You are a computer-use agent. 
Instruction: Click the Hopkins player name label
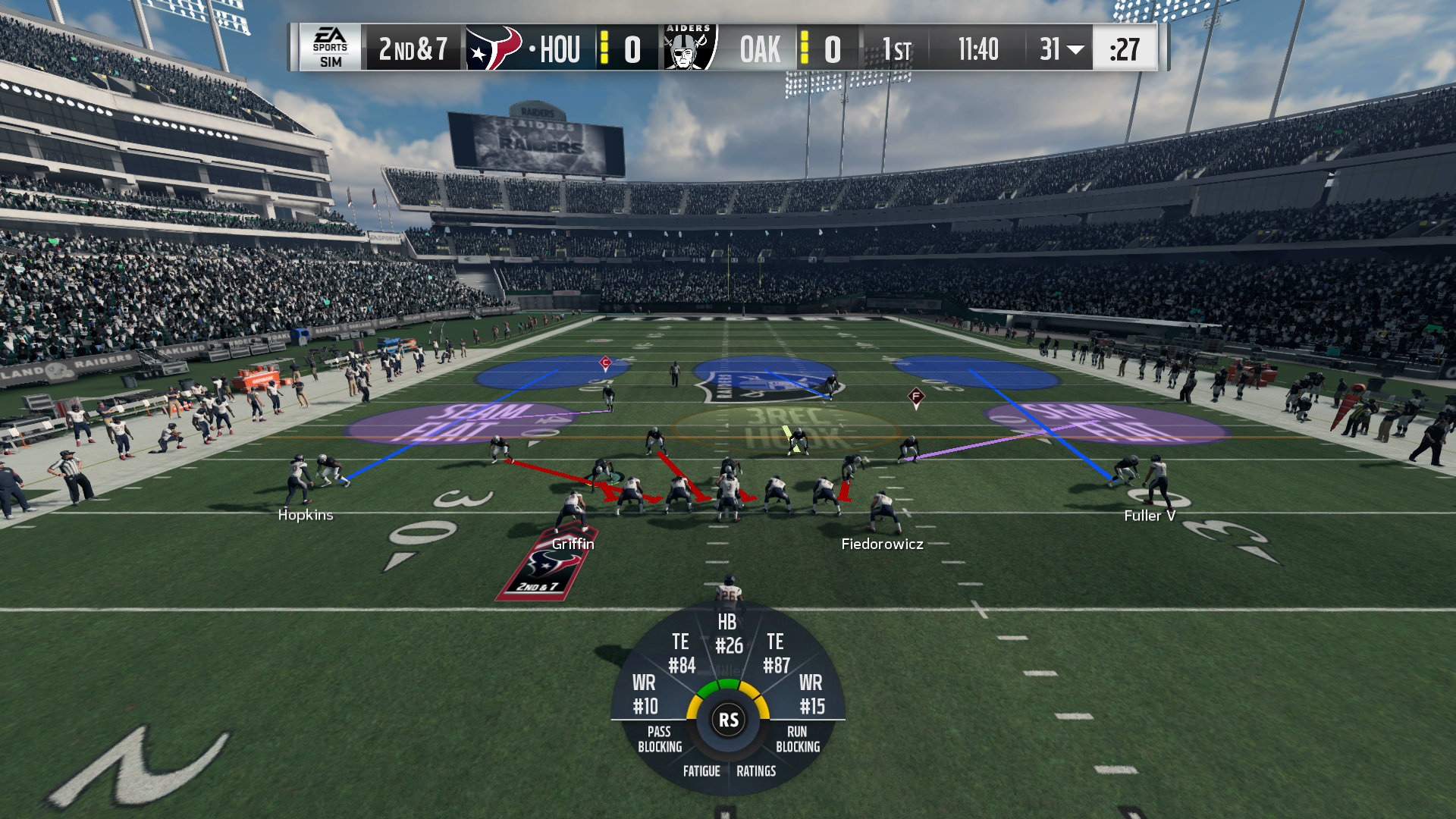point(306,515)
